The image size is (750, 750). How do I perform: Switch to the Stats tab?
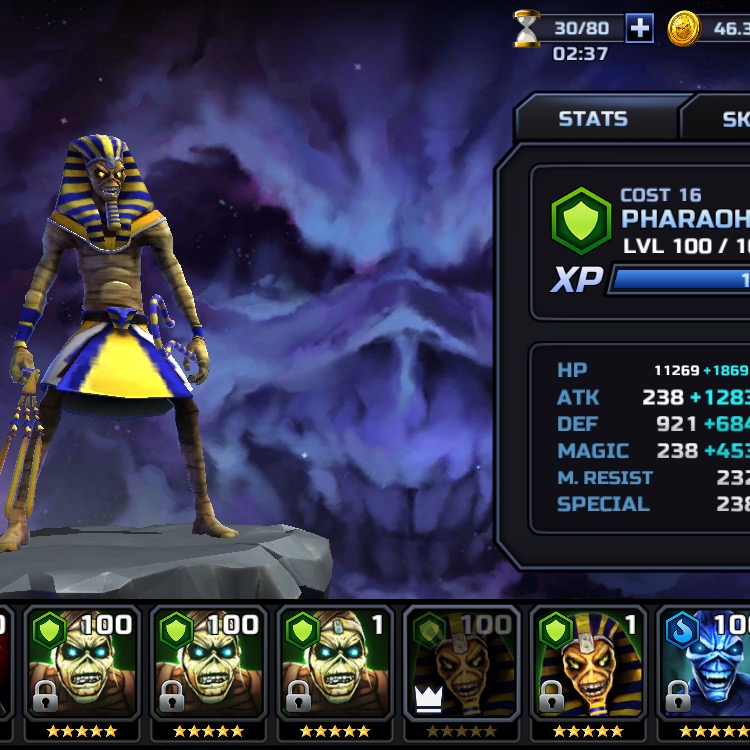click(593, 119)
